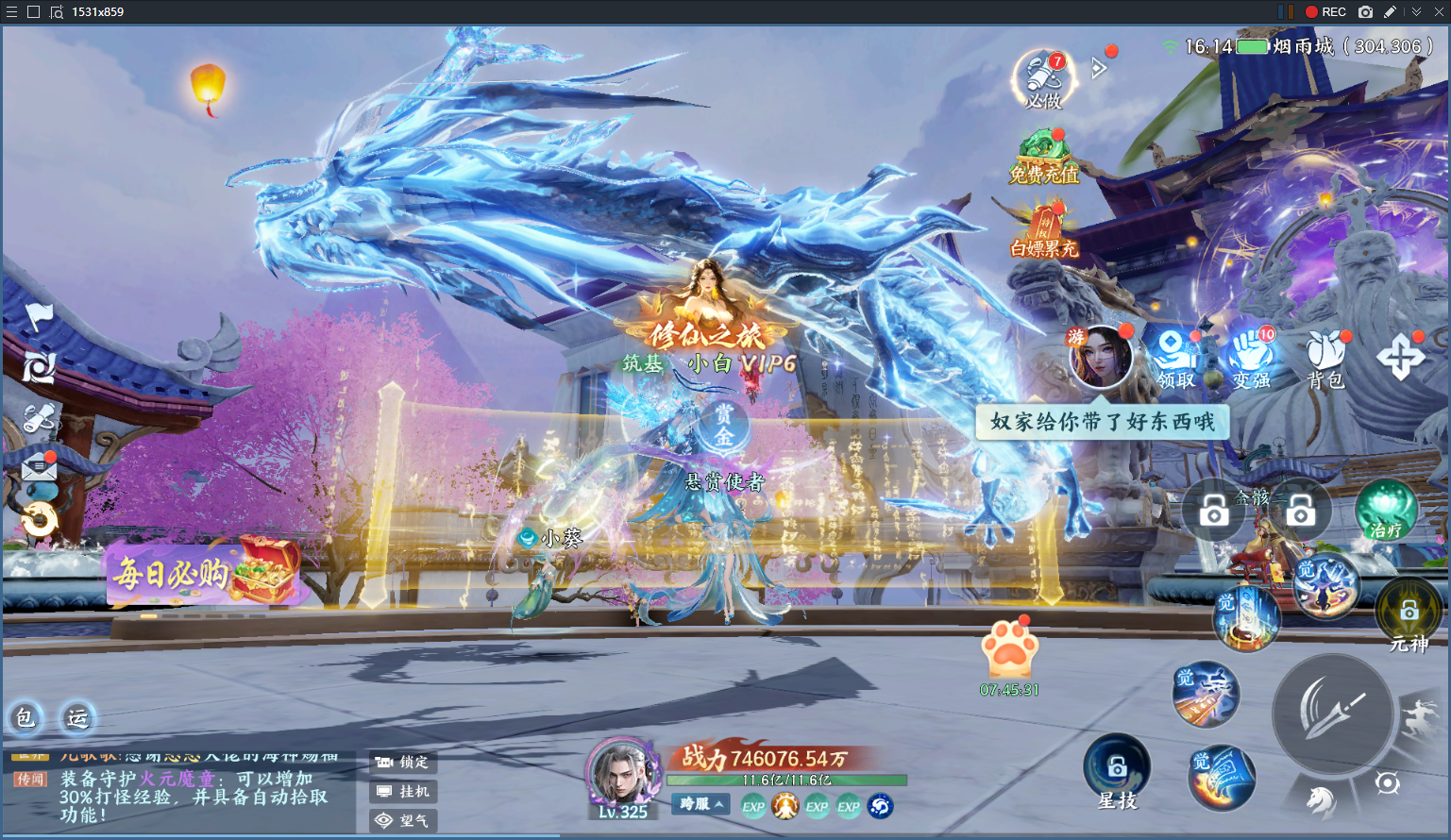Image resolution: width=1451 pixels, height=840 pixels.
Task: Open the locked 元神 skill slot
Action: tap(1409, 613)
